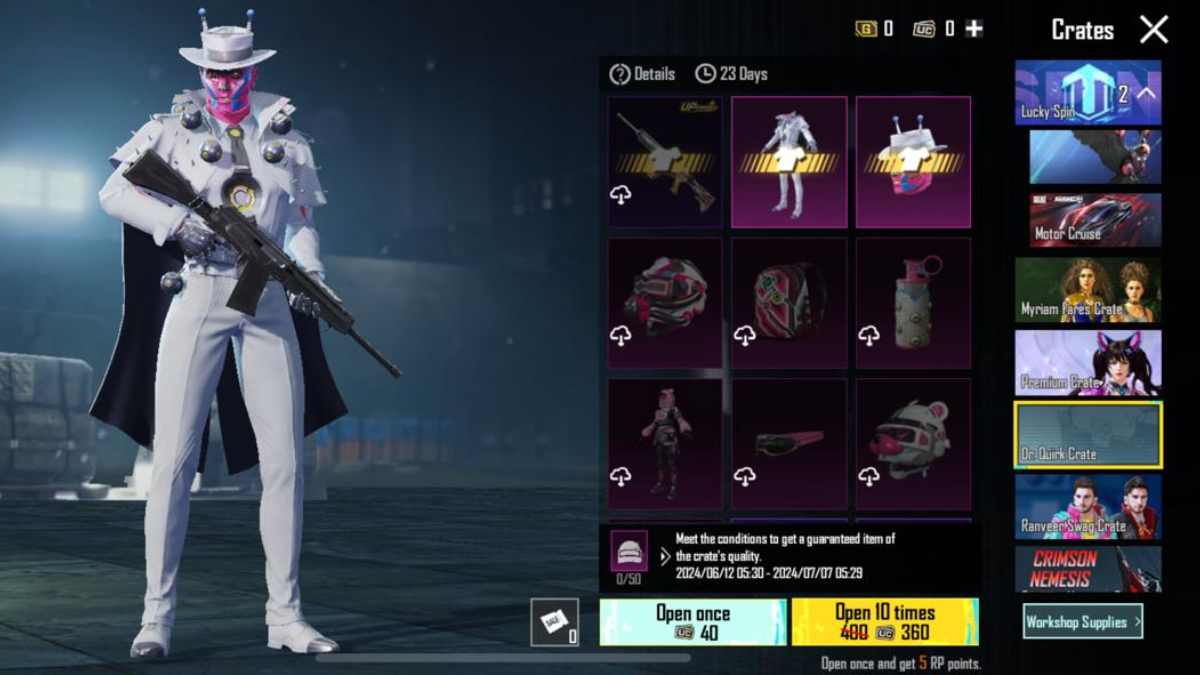This screenshot has height=675, width=1200.
Task: Preview the pink backpack reward
Action: pos(789,303)
